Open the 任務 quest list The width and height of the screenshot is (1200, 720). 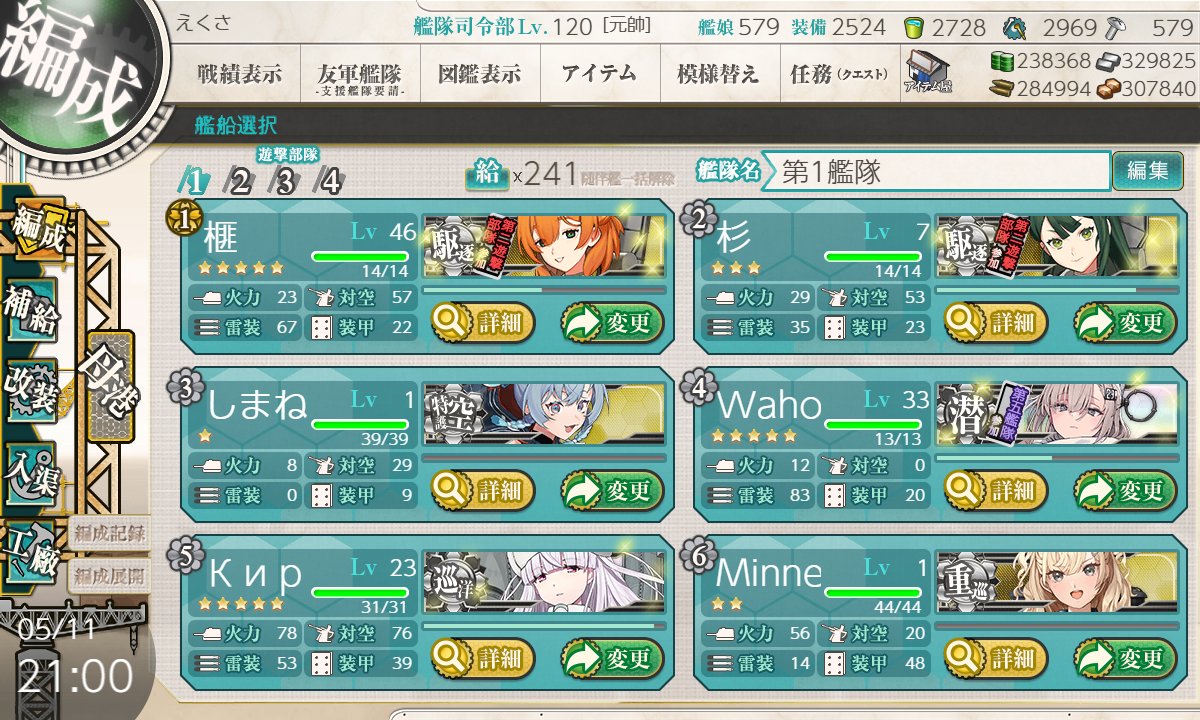pyautogui.click(x=838, y=73)
